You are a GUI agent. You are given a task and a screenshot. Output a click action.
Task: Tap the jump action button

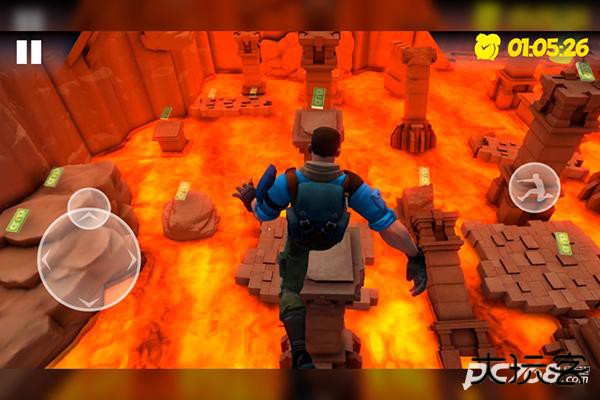tap(534, 186)
